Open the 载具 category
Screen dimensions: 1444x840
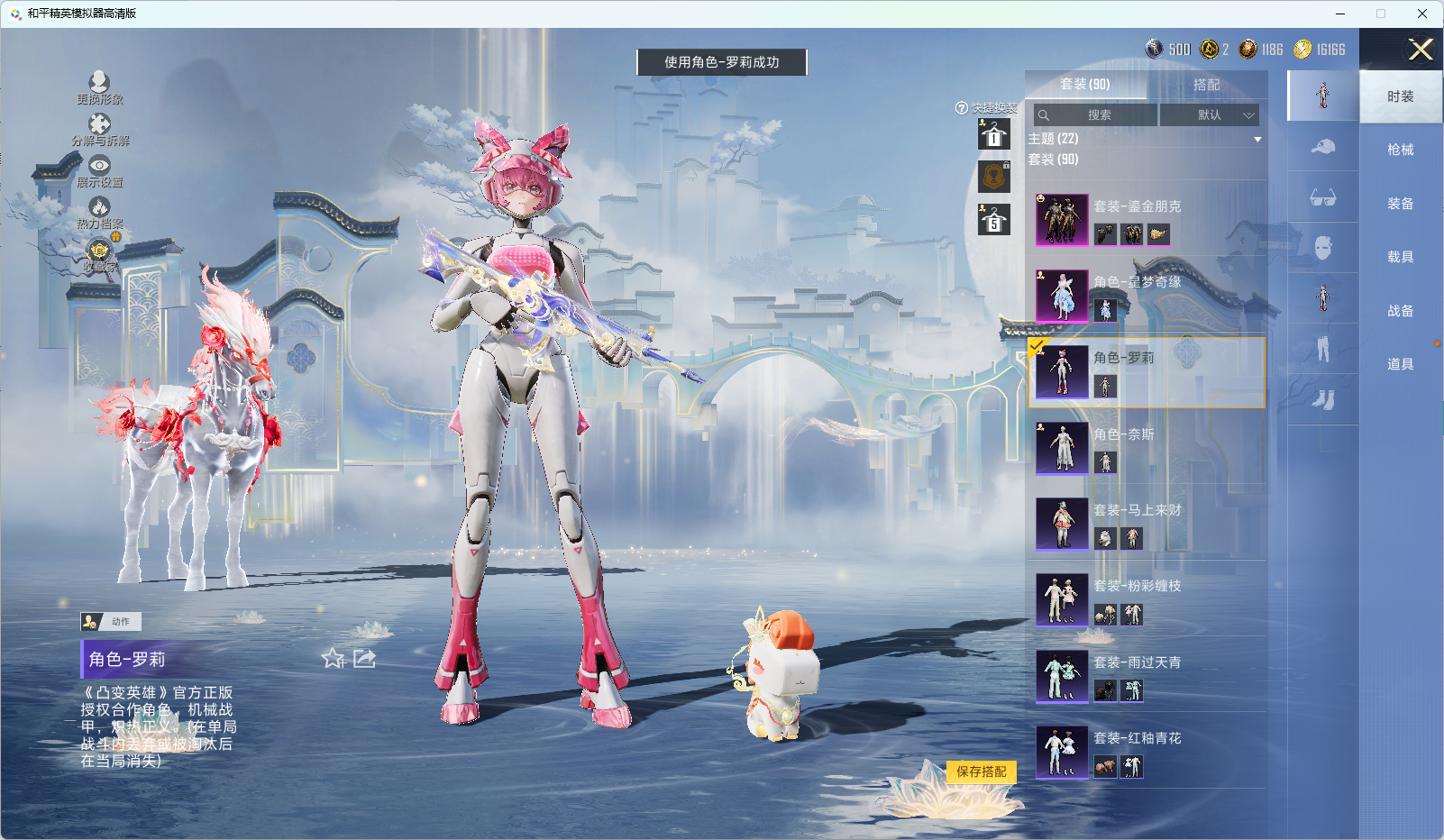[1400, 257]
